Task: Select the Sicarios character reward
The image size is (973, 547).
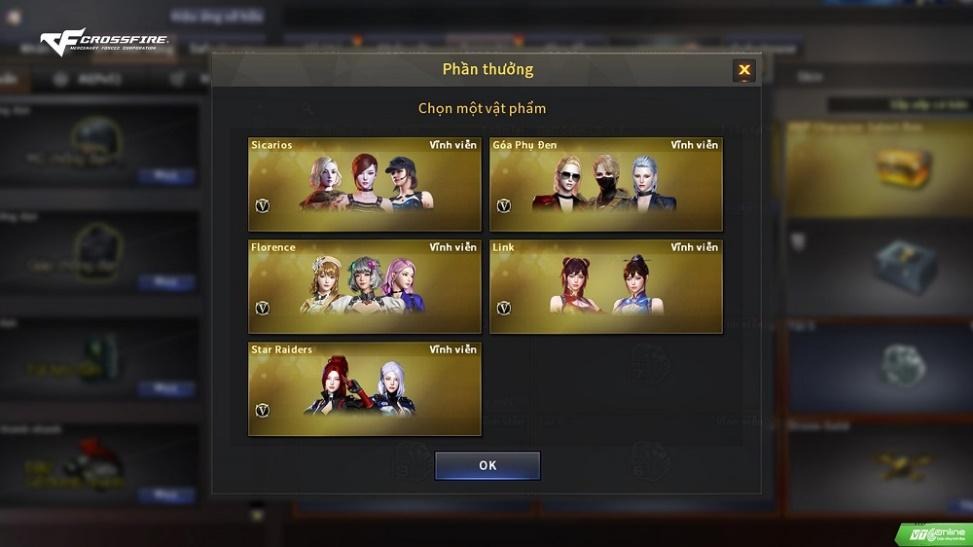Action: coord(364,184)
